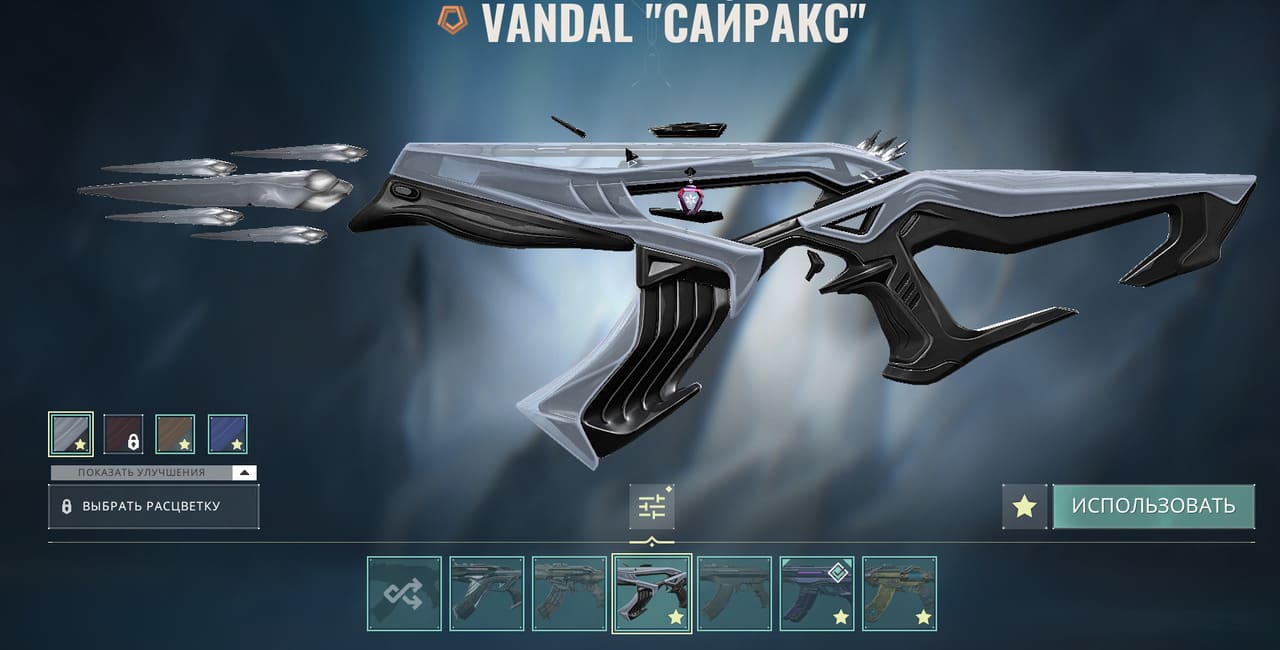The image size is (1280, 650).
Task: Select the gray color variant swatch
Action: tap(71, 434)
